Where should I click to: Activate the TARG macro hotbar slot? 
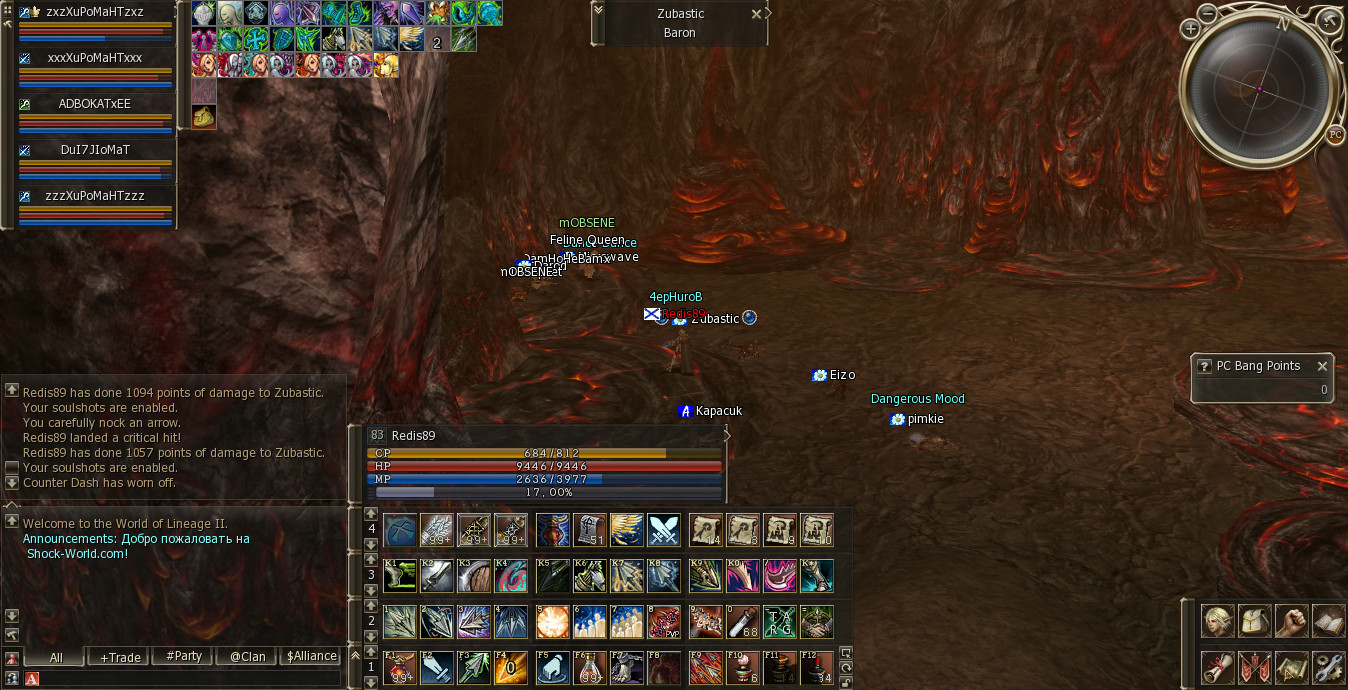pos(779,621)
